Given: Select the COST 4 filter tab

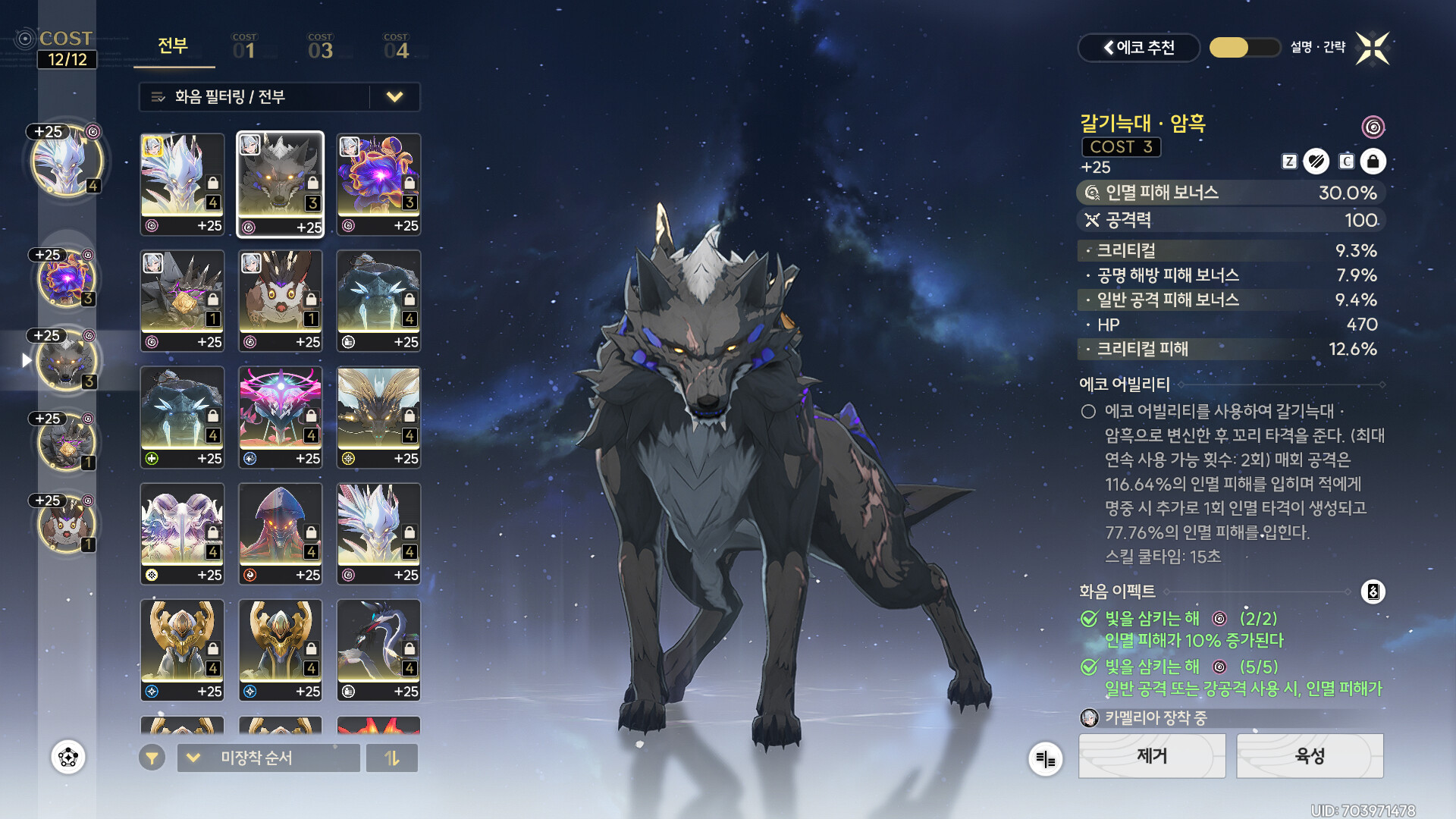Looking at the screenshot, I should [x=396, y=47].
